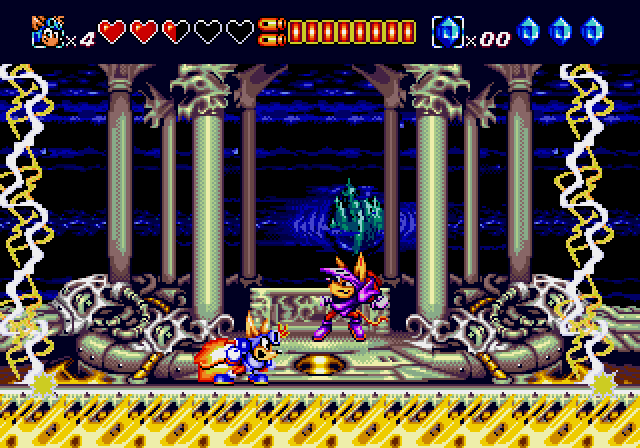The height and width of the screenshot is (448, 640).
Task: Select the rocket pack icon beside the boost gauge
Action: coord(269,32)
